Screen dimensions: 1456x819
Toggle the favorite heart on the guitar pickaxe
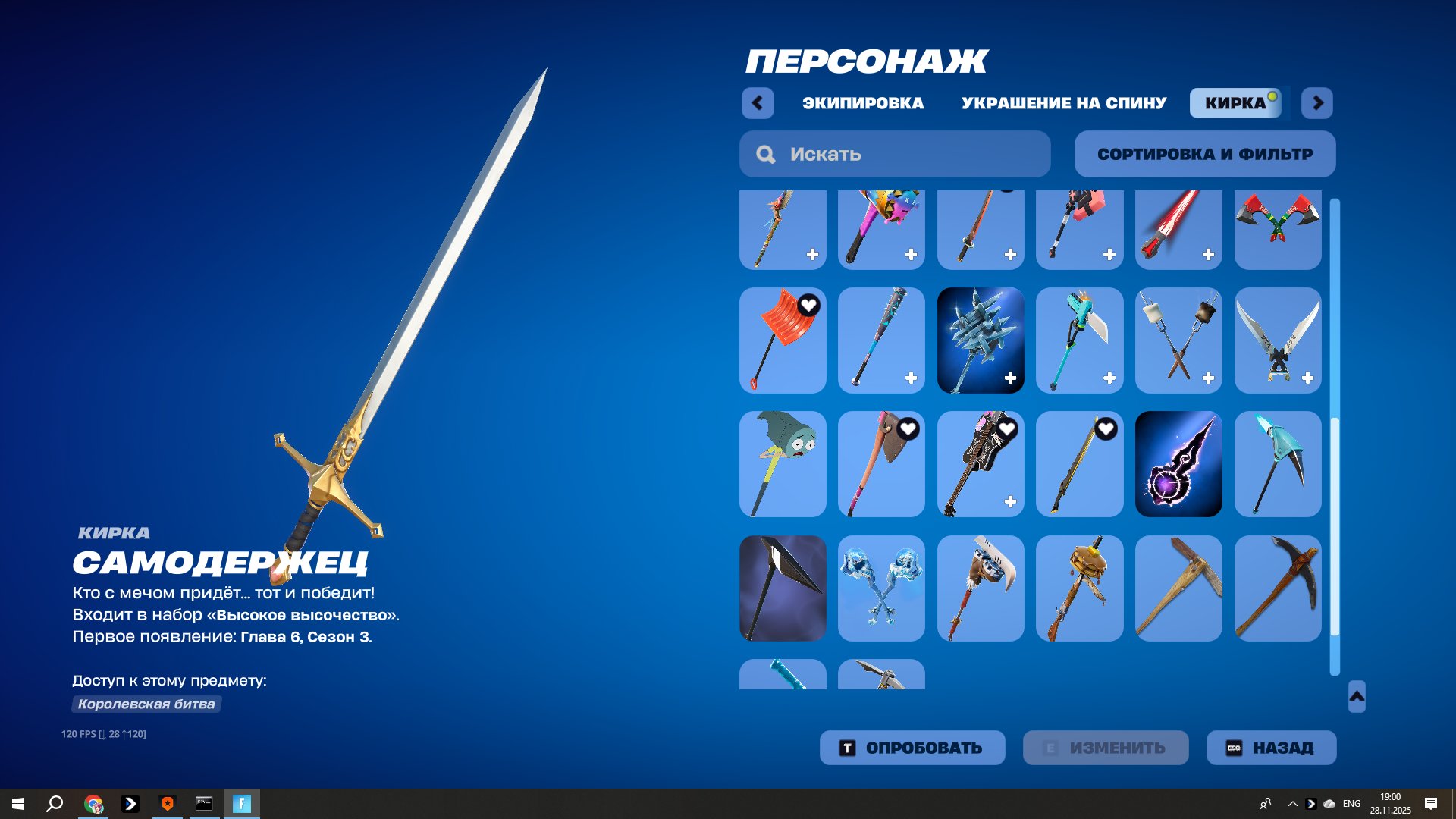[1007, 428]
